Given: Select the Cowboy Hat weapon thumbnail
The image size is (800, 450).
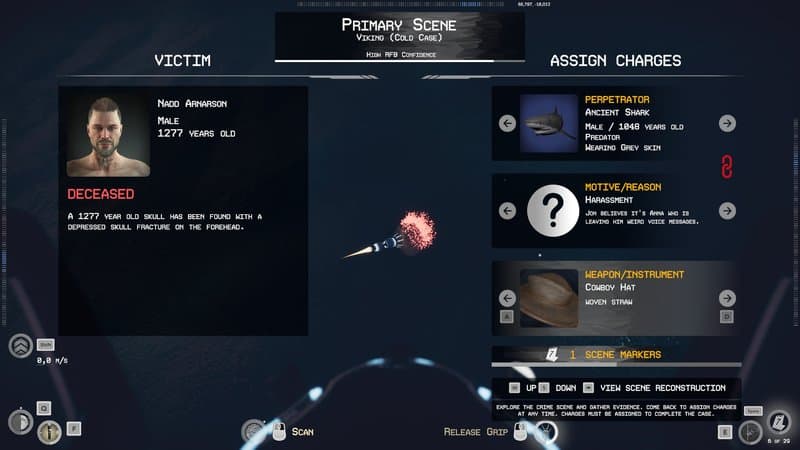Looking at the screenshot, I should tap(548, 298).
